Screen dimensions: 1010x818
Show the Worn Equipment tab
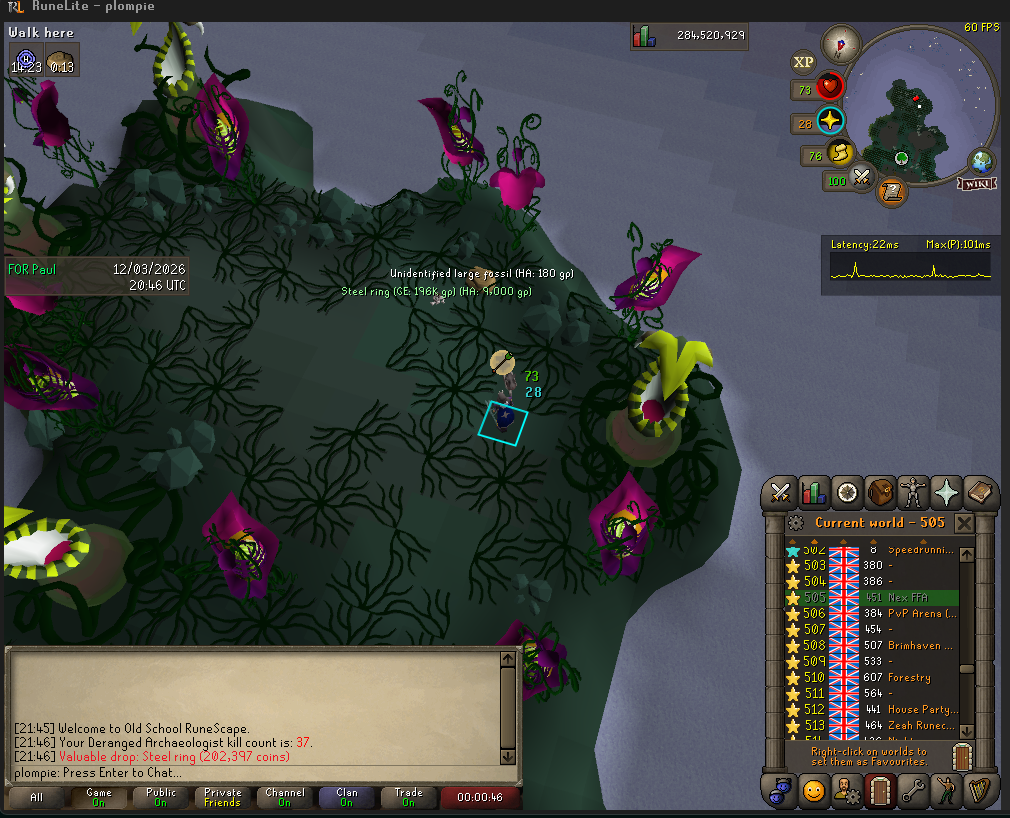point(914,492)
